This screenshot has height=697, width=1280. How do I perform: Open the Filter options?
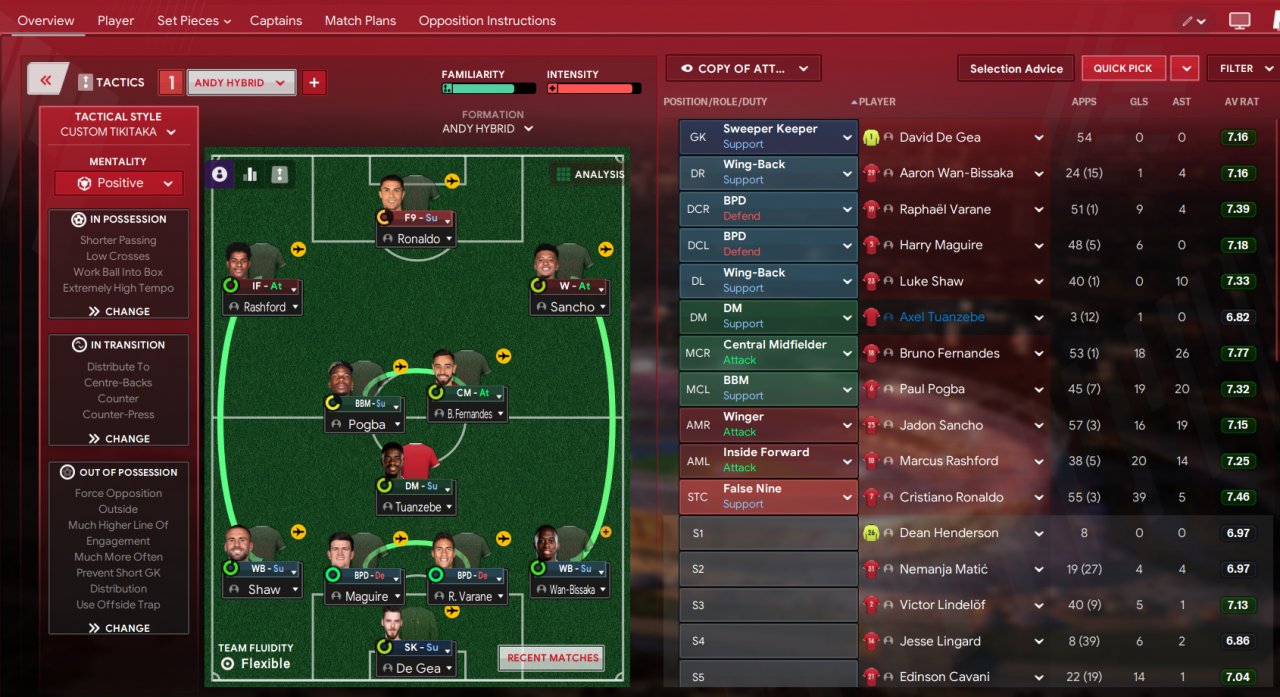point(1243,68)
